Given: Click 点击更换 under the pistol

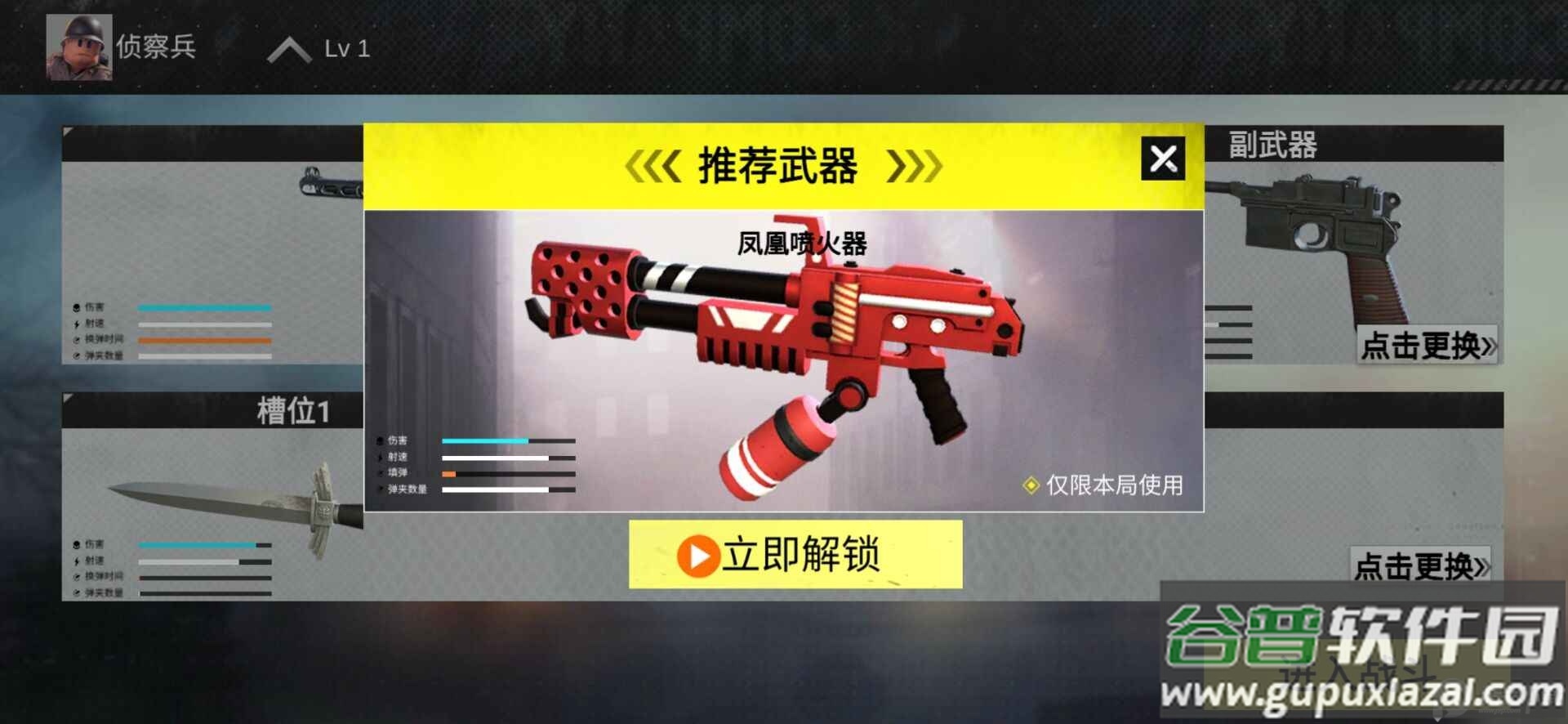Looking at the screenshot, I should [1426, 348].
